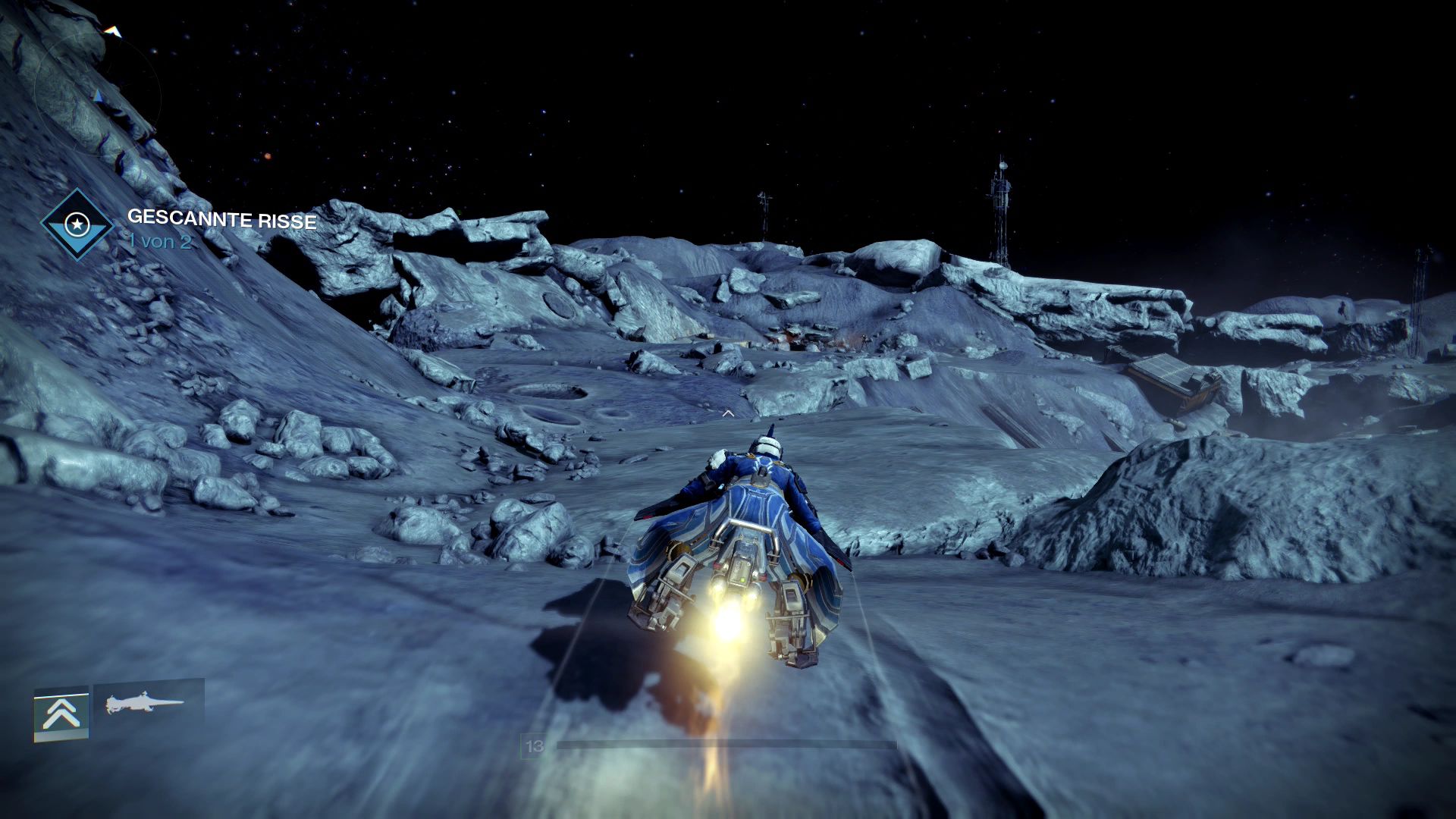Click the level 13 indicator box
Screen dimensions: 1456x819
coord(533,746)
